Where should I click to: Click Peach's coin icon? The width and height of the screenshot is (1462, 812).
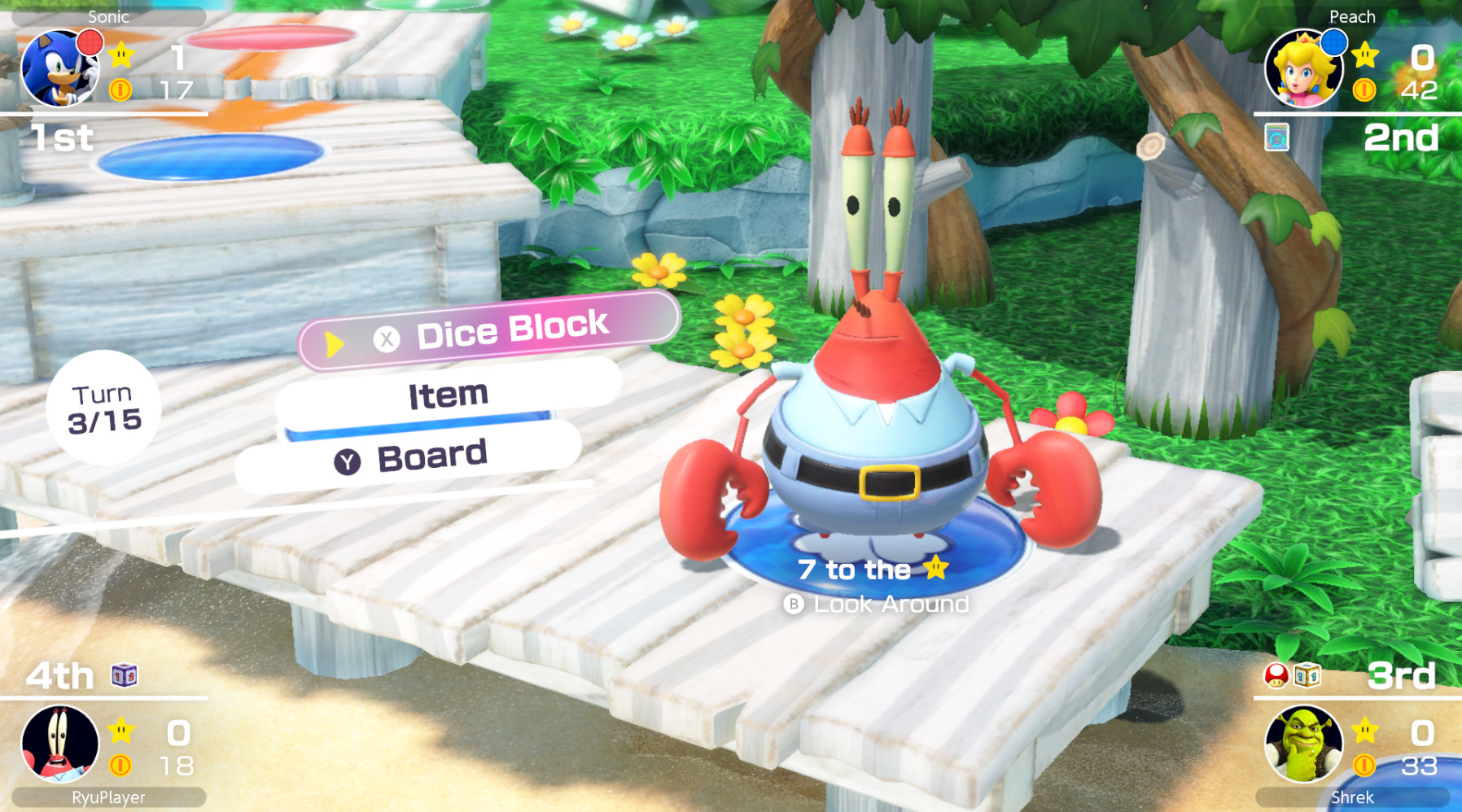pyautogui.click(x=1364, y=91)
